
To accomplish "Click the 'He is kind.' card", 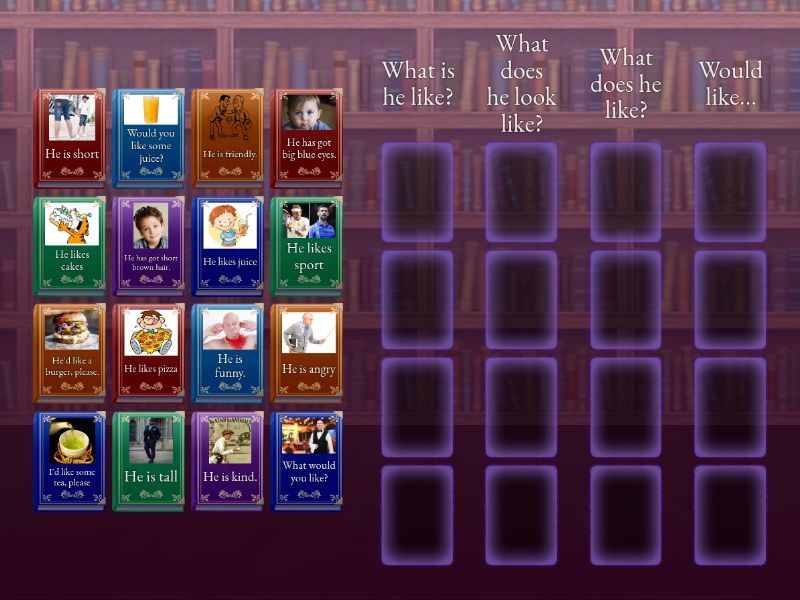I will click(x=229, y=461).
